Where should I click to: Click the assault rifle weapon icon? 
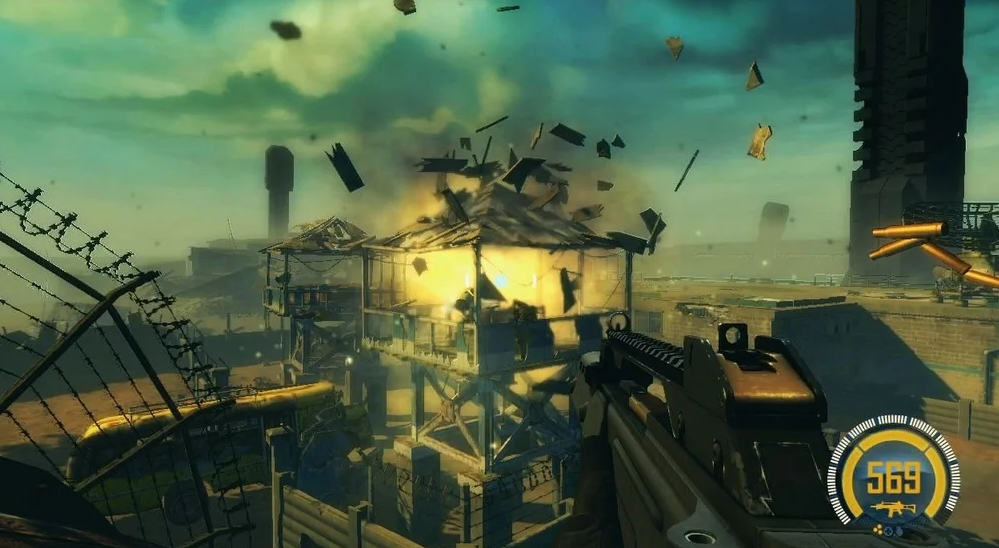point(891,507)
